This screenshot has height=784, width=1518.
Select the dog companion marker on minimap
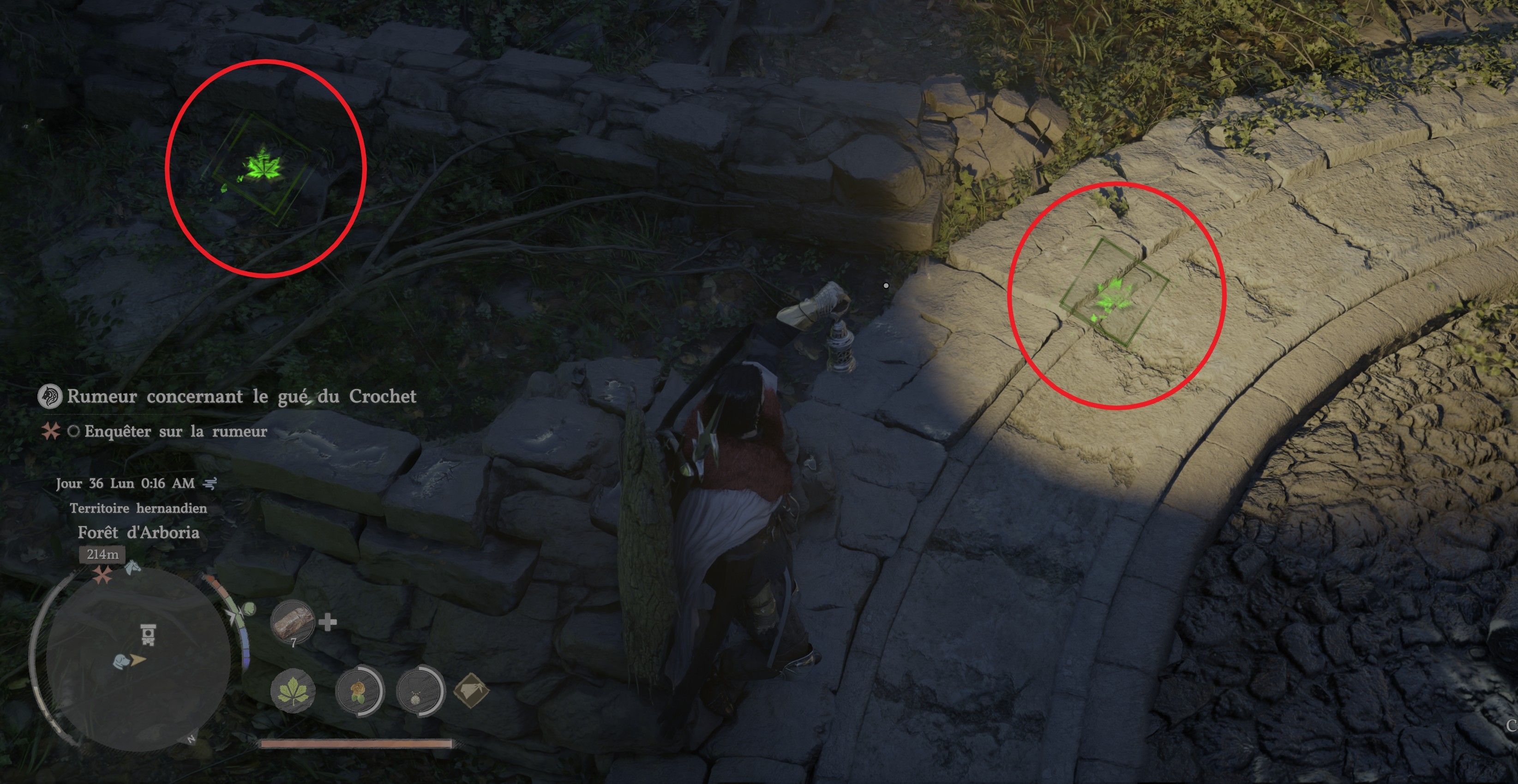coord(121,661)
